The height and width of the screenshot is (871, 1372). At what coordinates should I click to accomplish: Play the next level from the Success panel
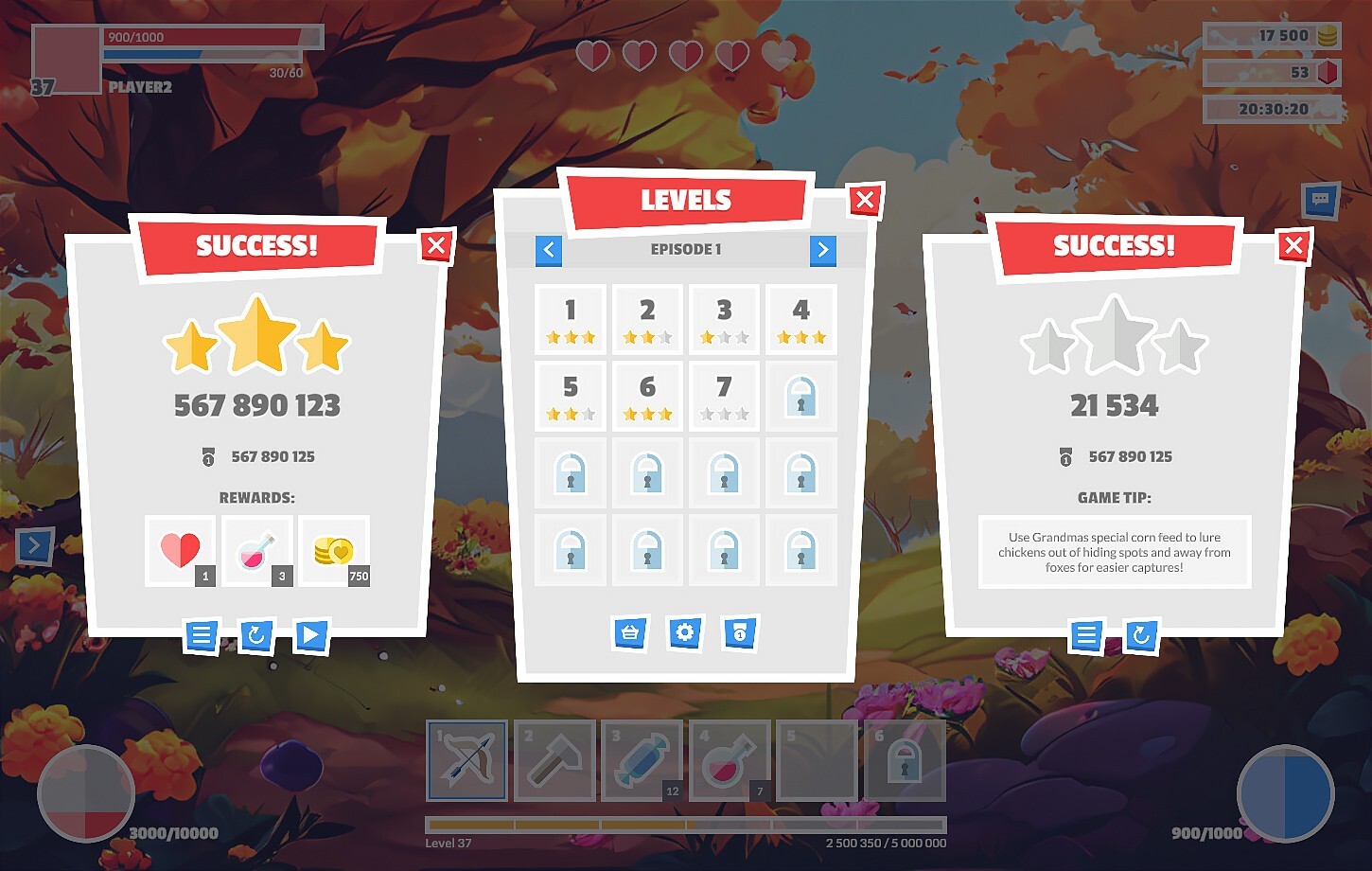(x=312, y=636)
